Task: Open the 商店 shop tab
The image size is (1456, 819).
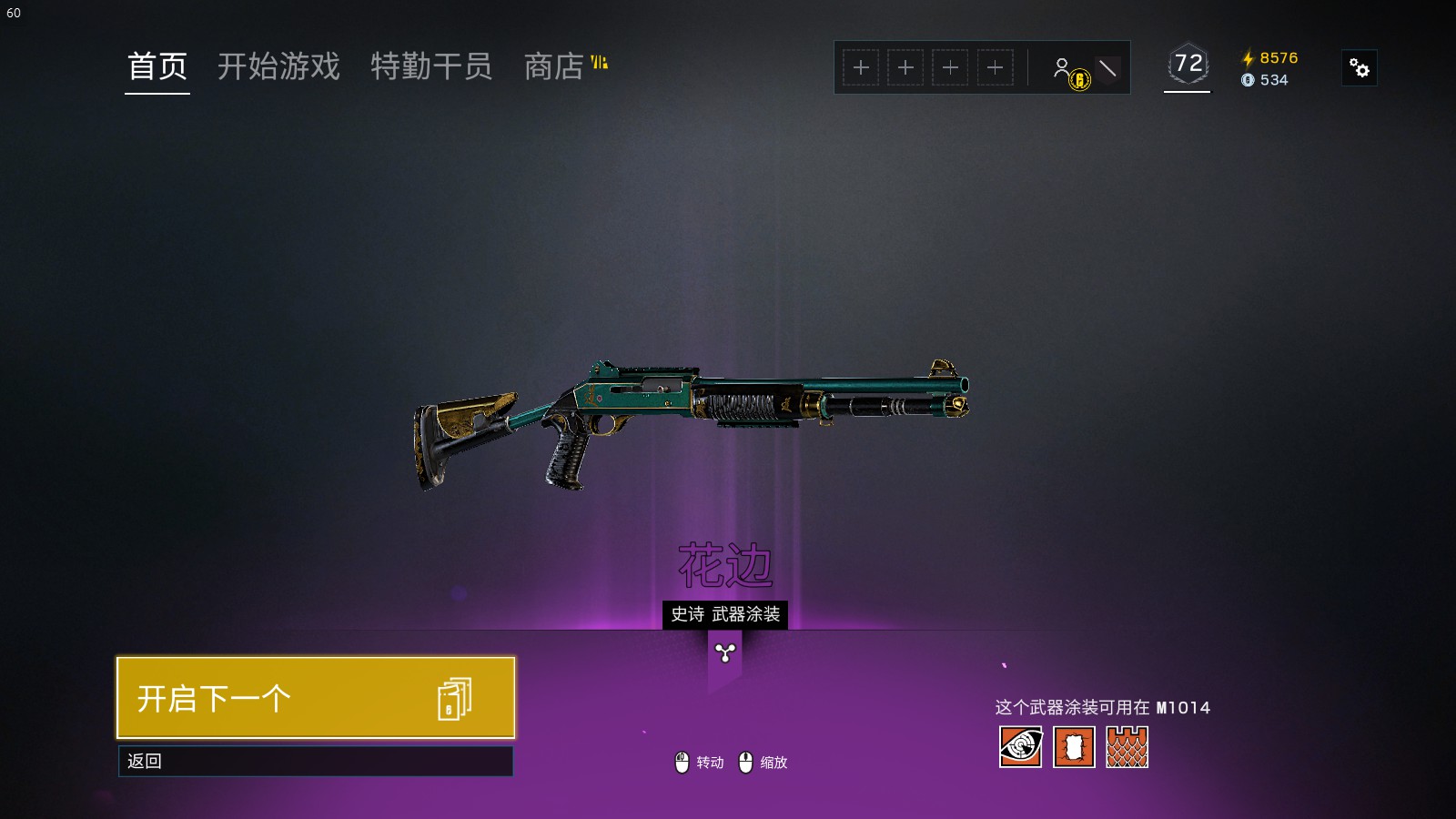Action: point(554,66)
